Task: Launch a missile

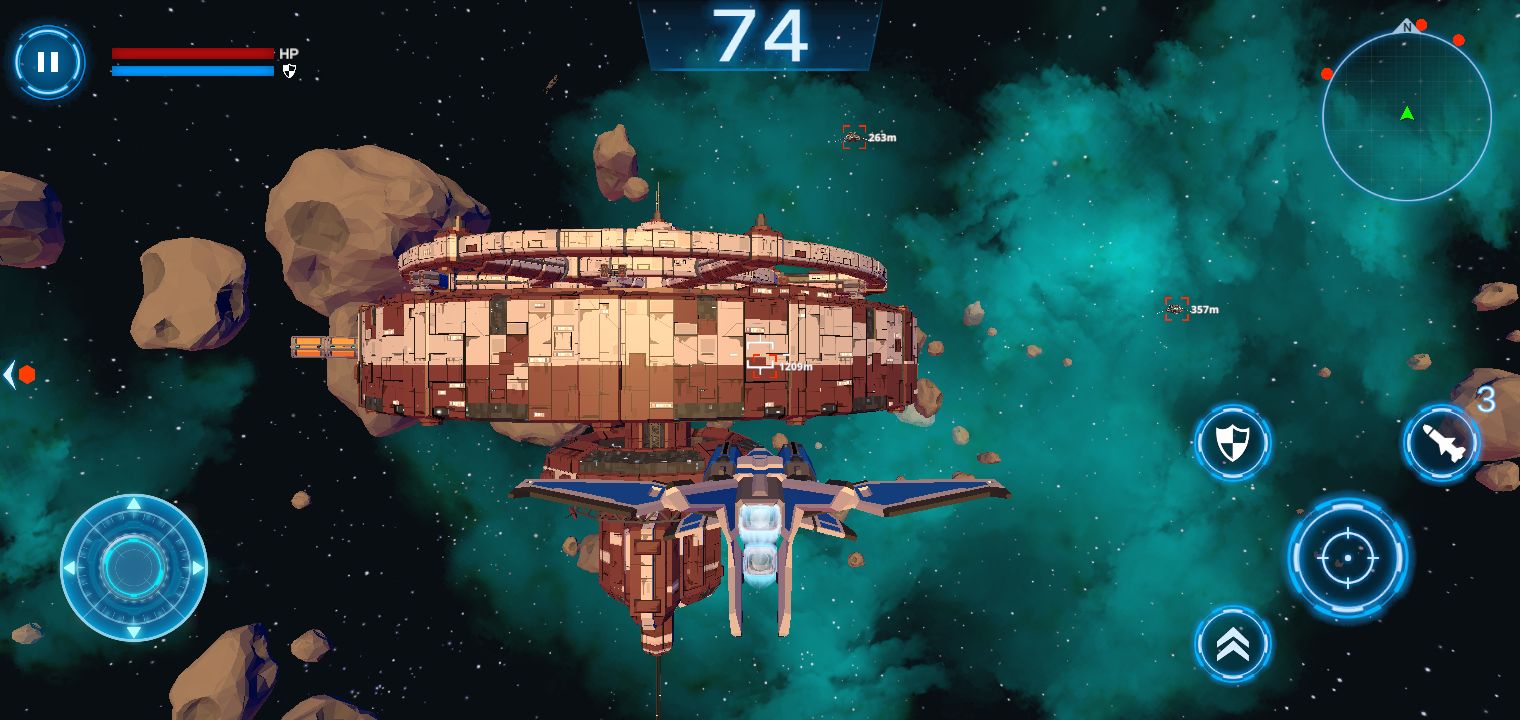Action: [1442, 441]
